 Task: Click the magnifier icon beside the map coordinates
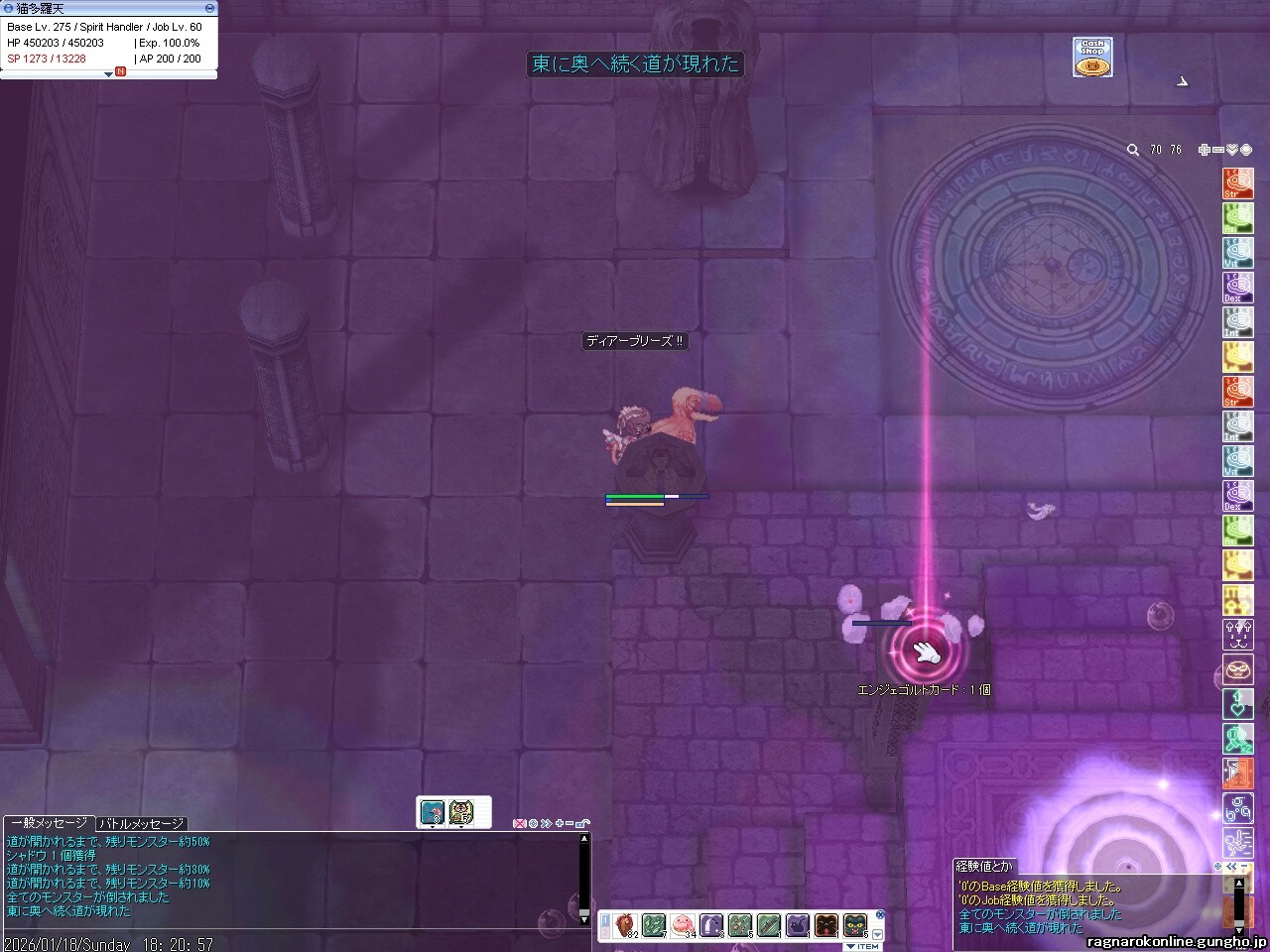(x=1133, y=150)
